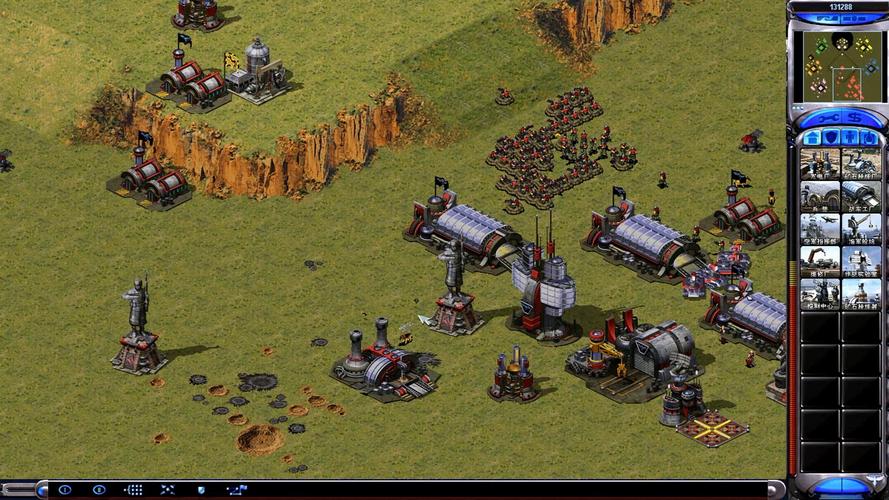Activate the guard shield command icon
This screenshot has height=500, width=889.
[201, 490]
